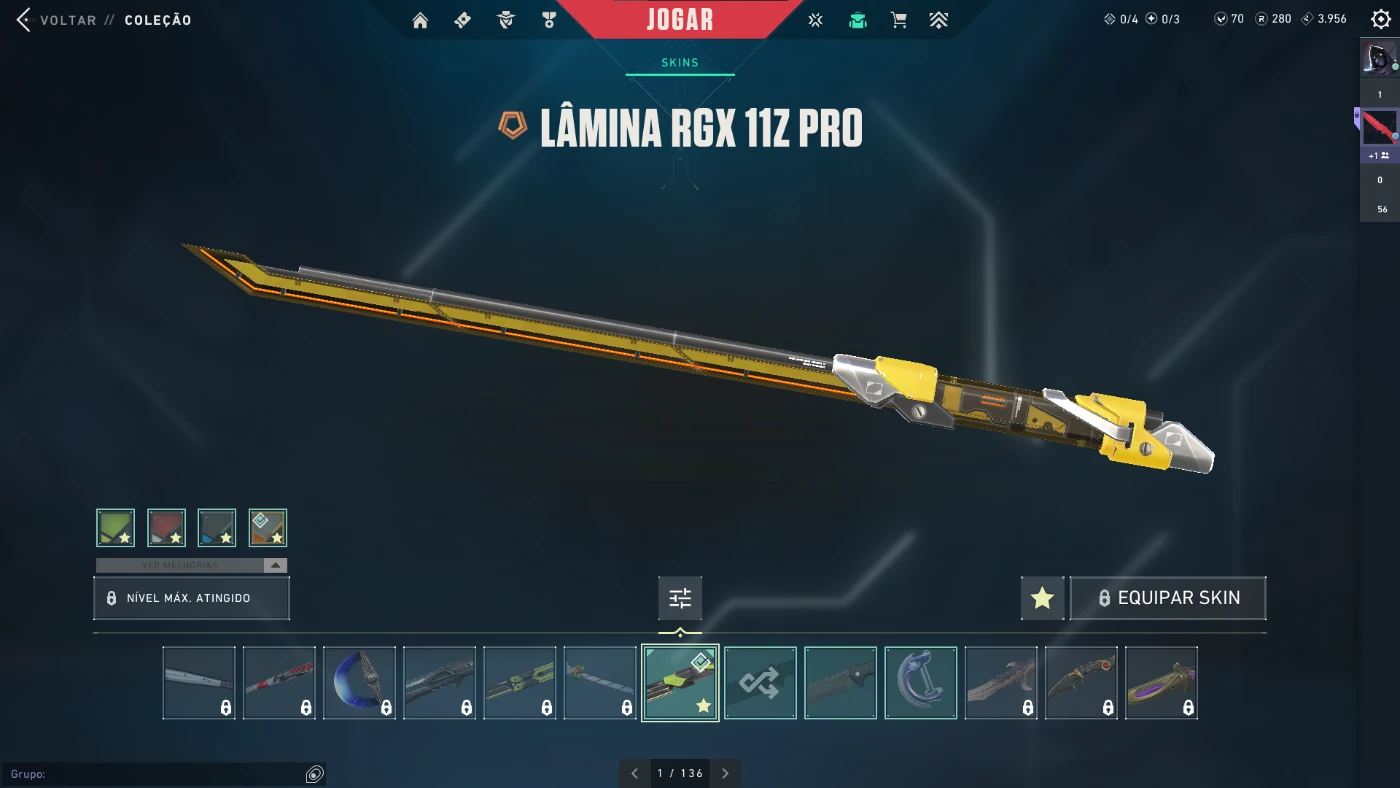The width and height of the screenshot is (1400, 788).
Task: Open the player agent portrait
Action: coord(1379,57)
